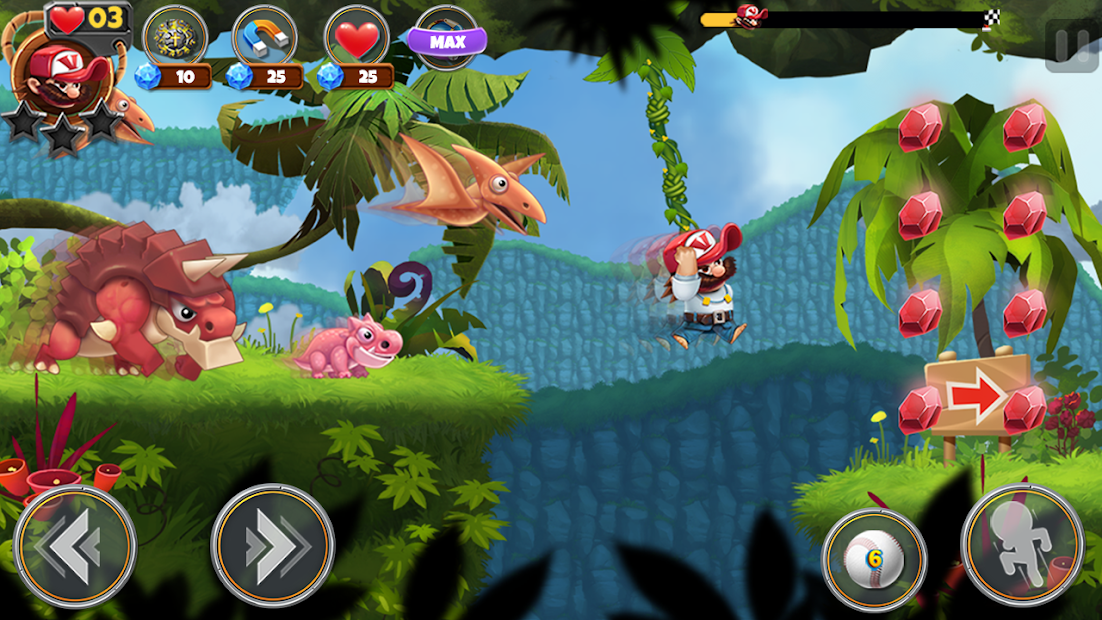1102x620 pixels.
Task: Select the MAX power-up icon
Action: pos(446,39)
